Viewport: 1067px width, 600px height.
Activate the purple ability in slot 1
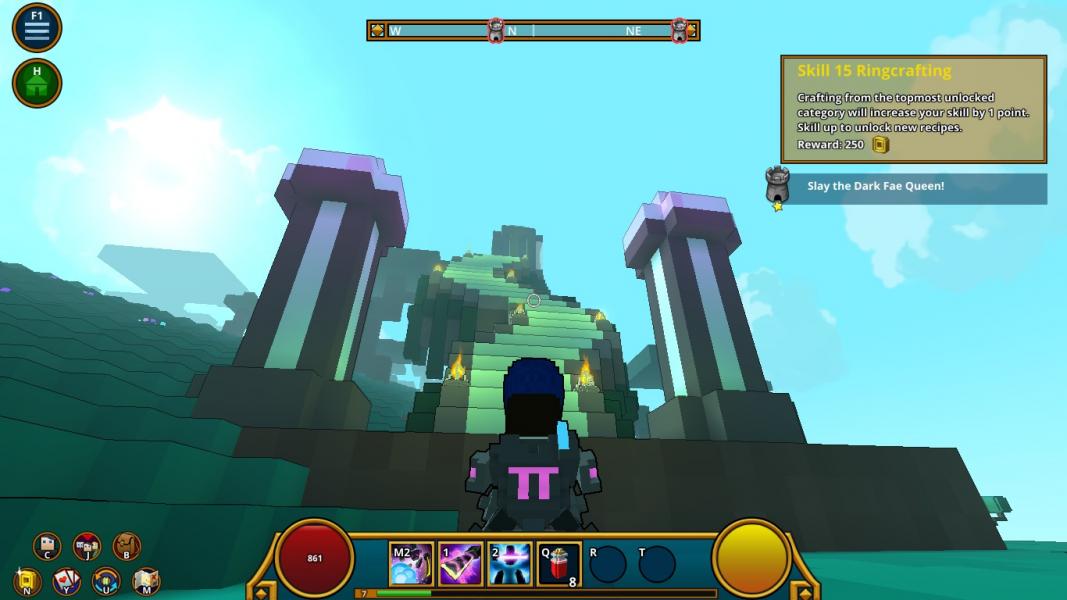coord(460,565)
